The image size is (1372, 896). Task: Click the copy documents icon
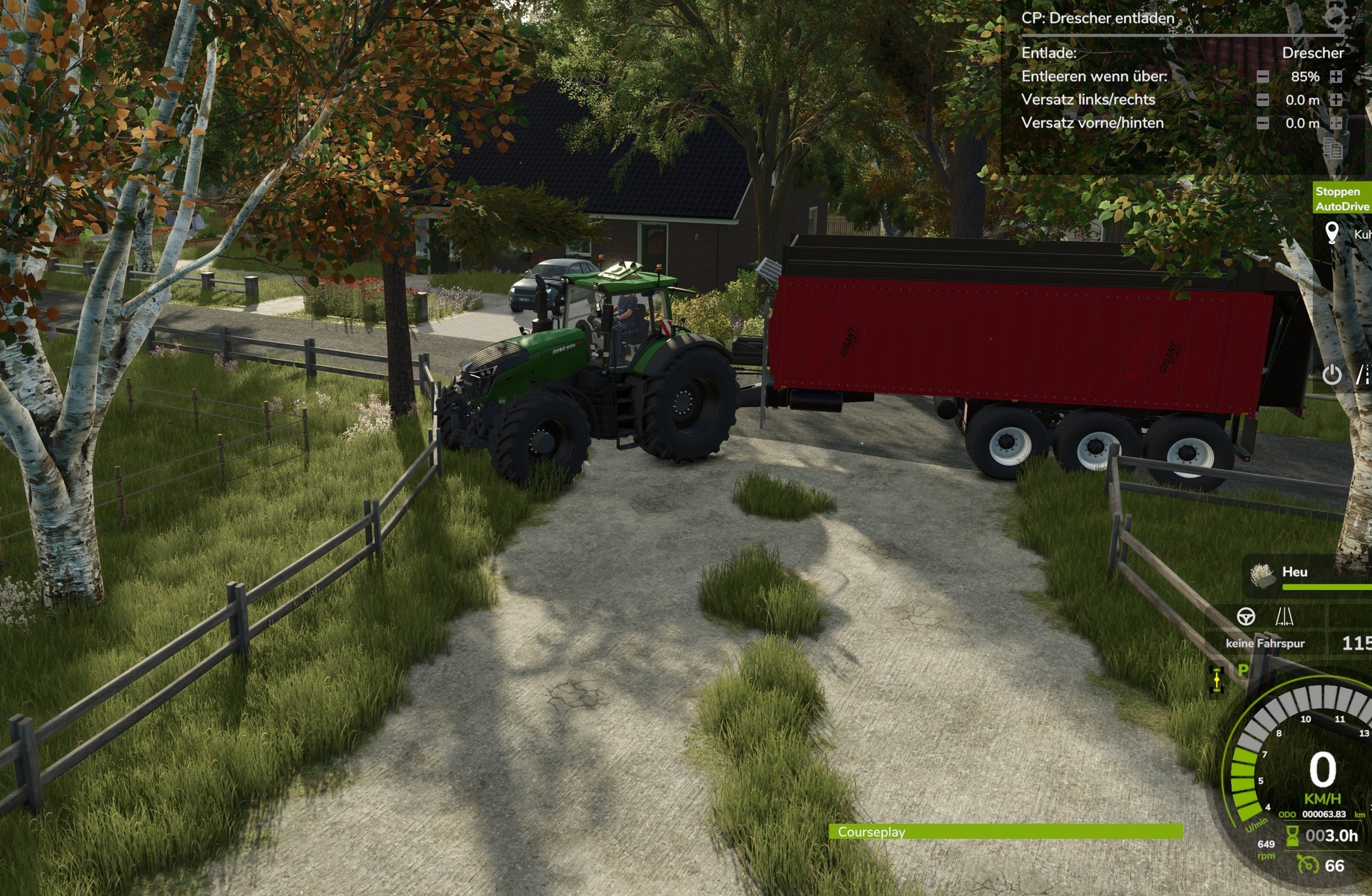(x=1332, y=148)
